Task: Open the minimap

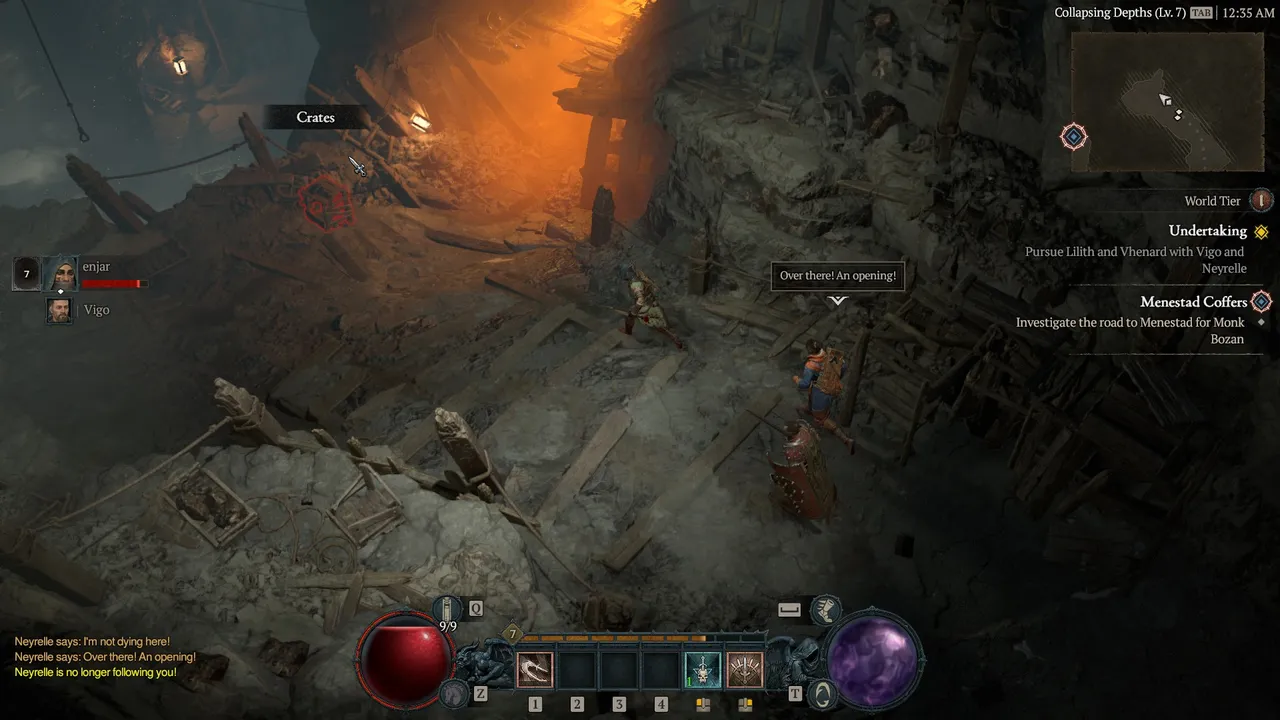Action: (1167, 101)
